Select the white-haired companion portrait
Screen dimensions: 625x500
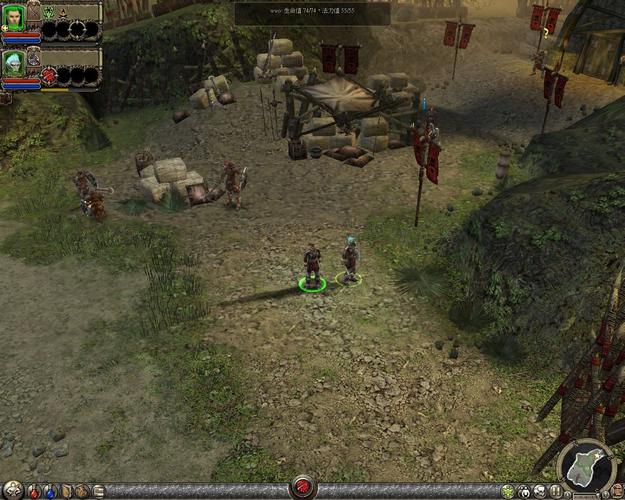14,62
